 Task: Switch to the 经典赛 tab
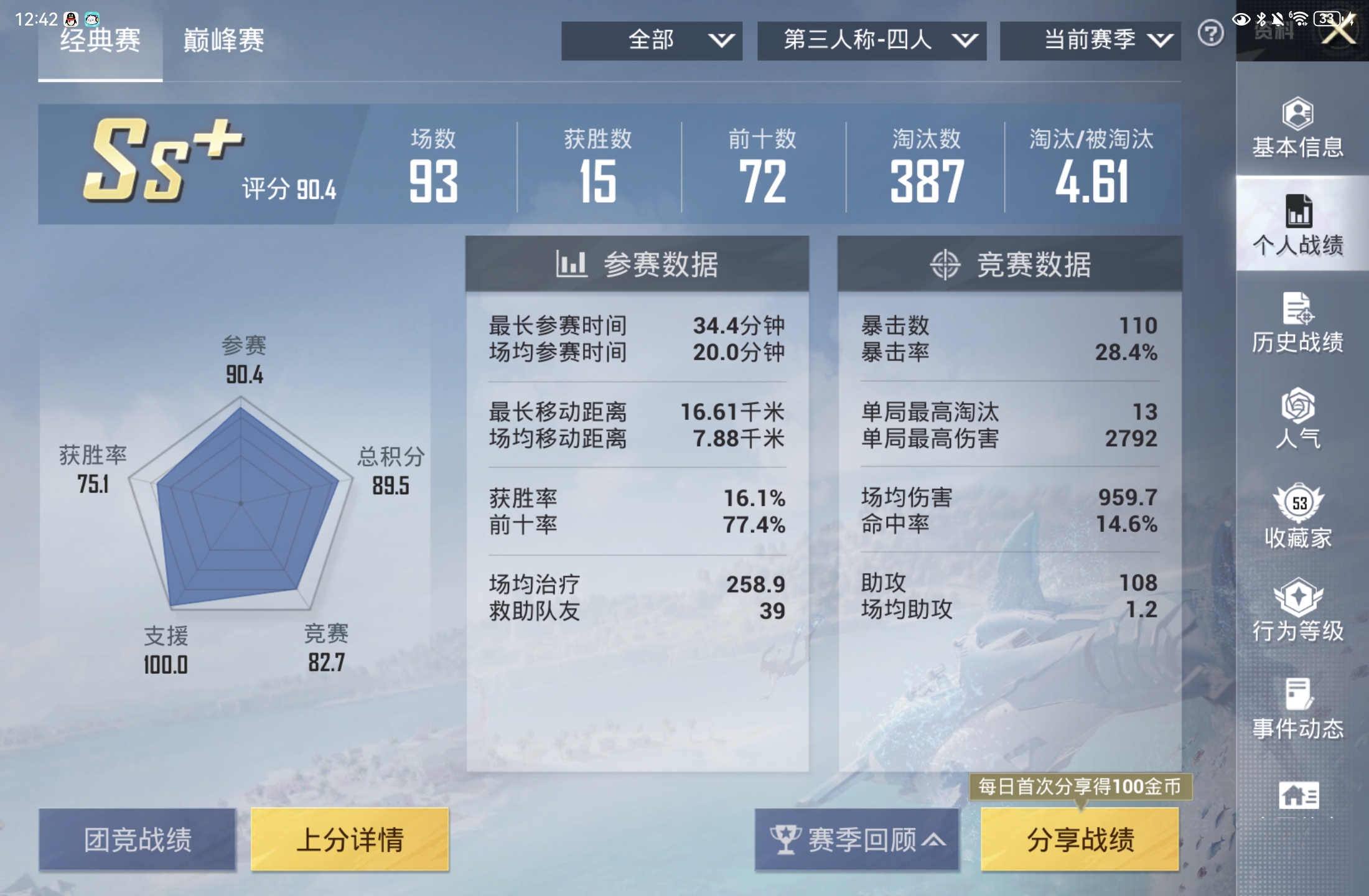100,41
